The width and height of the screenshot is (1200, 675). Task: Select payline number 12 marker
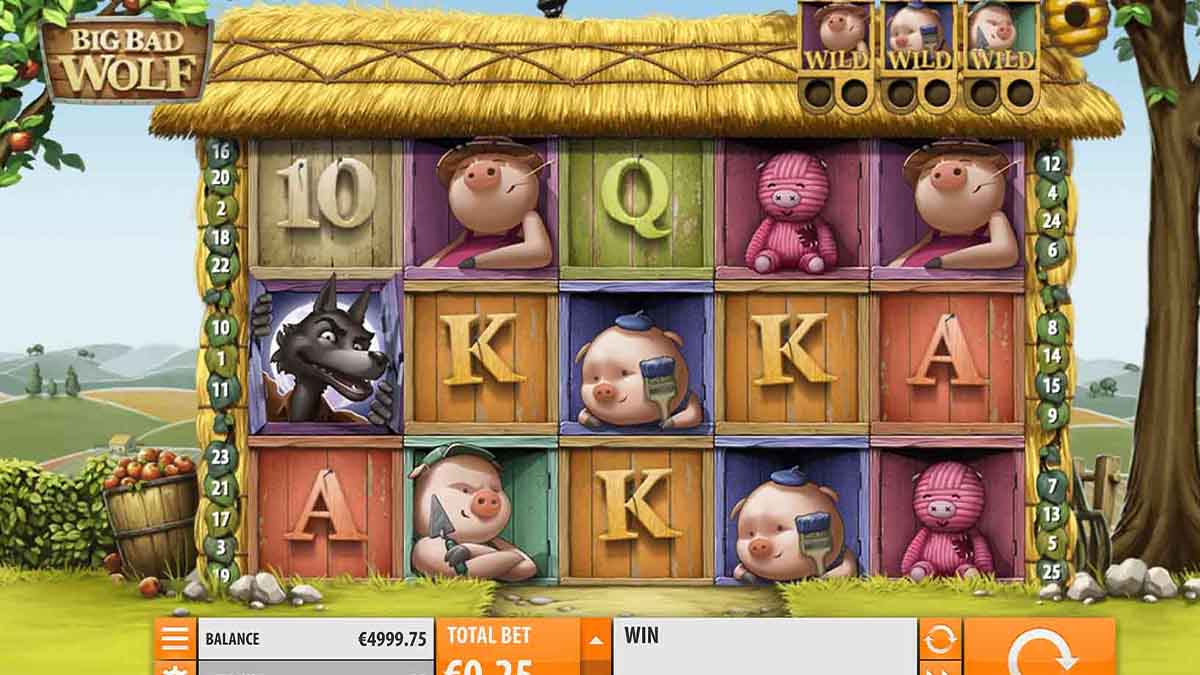pos(1050,162)
